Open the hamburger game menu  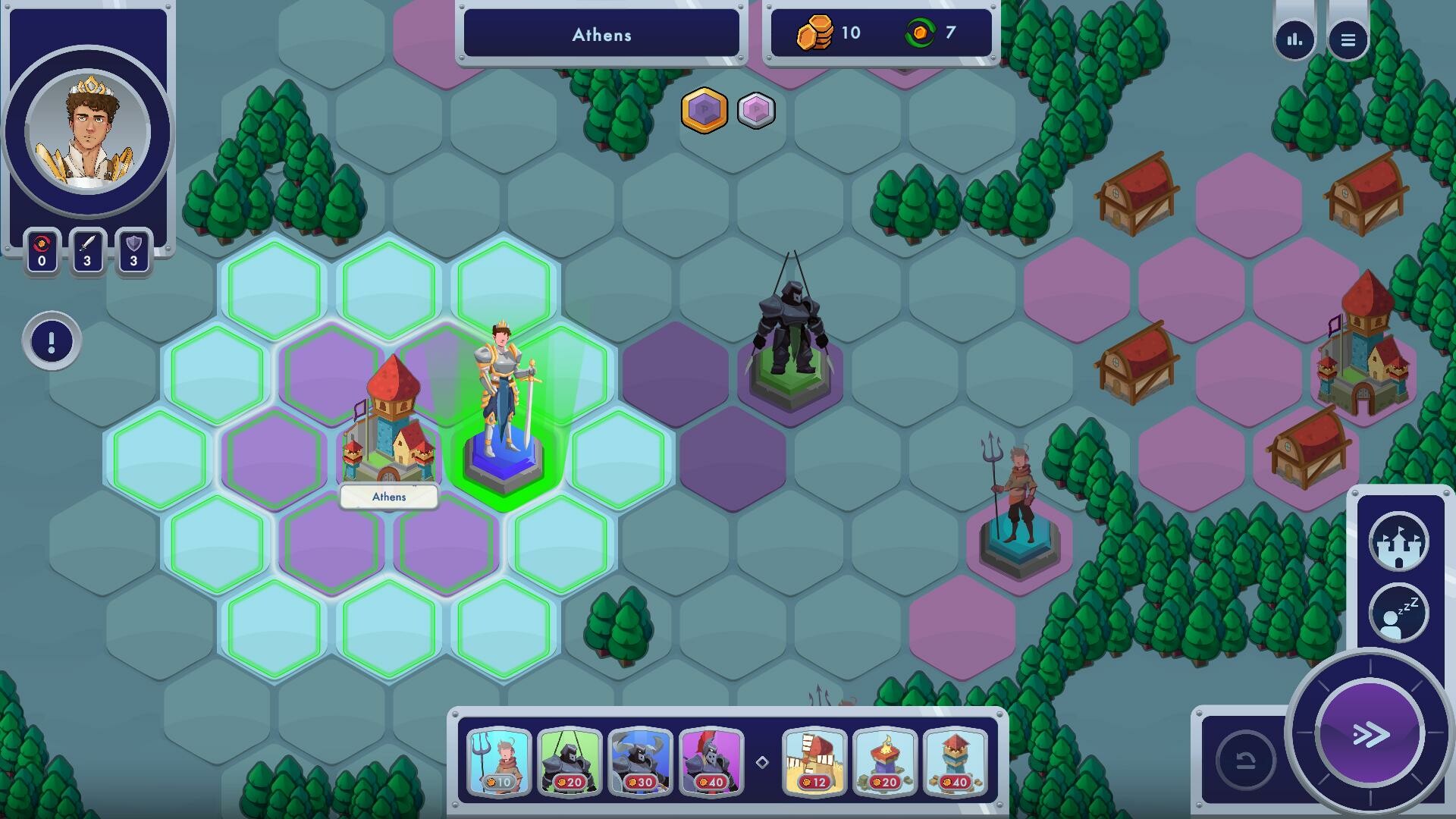[x=1349, y=39]
